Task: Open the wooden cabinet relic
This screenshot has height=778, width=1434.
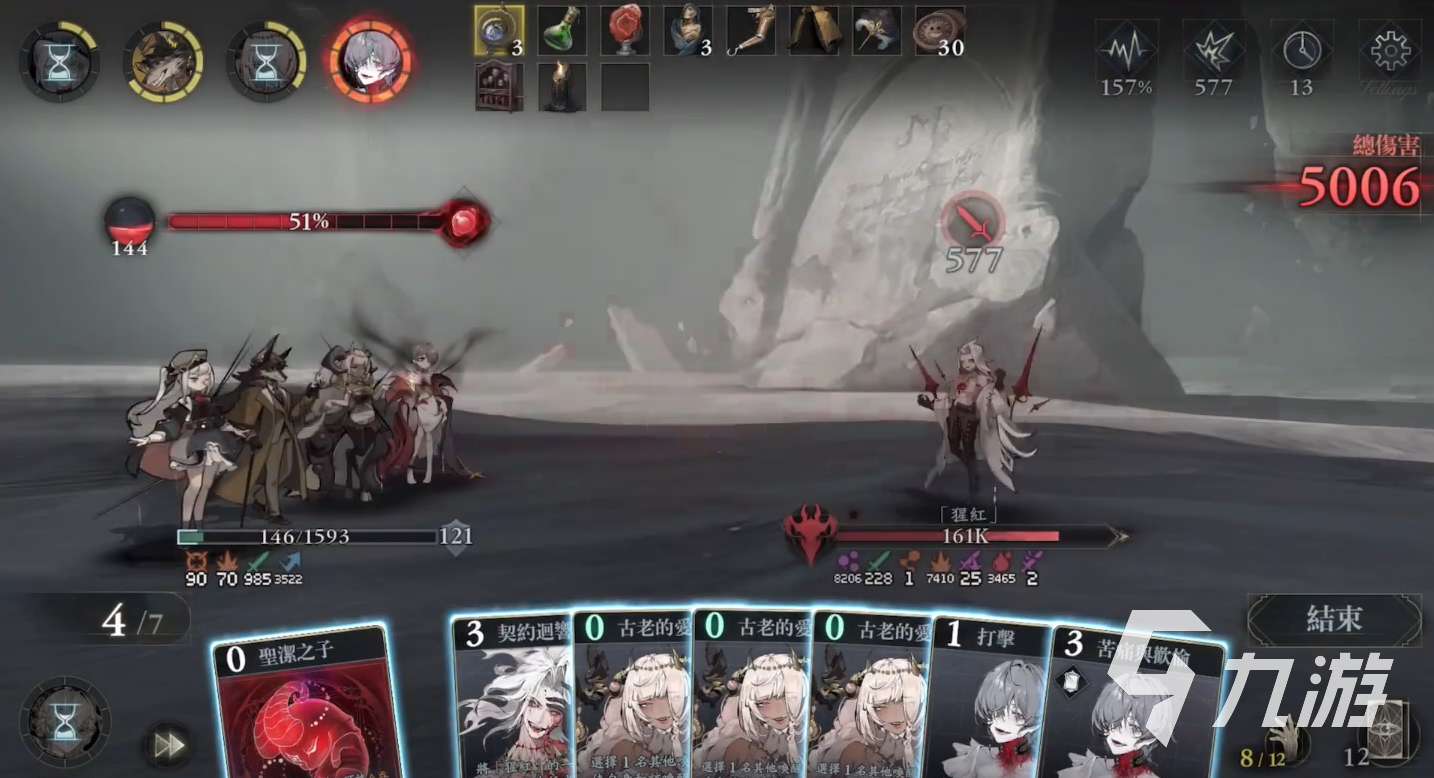Action: [499, 87]
